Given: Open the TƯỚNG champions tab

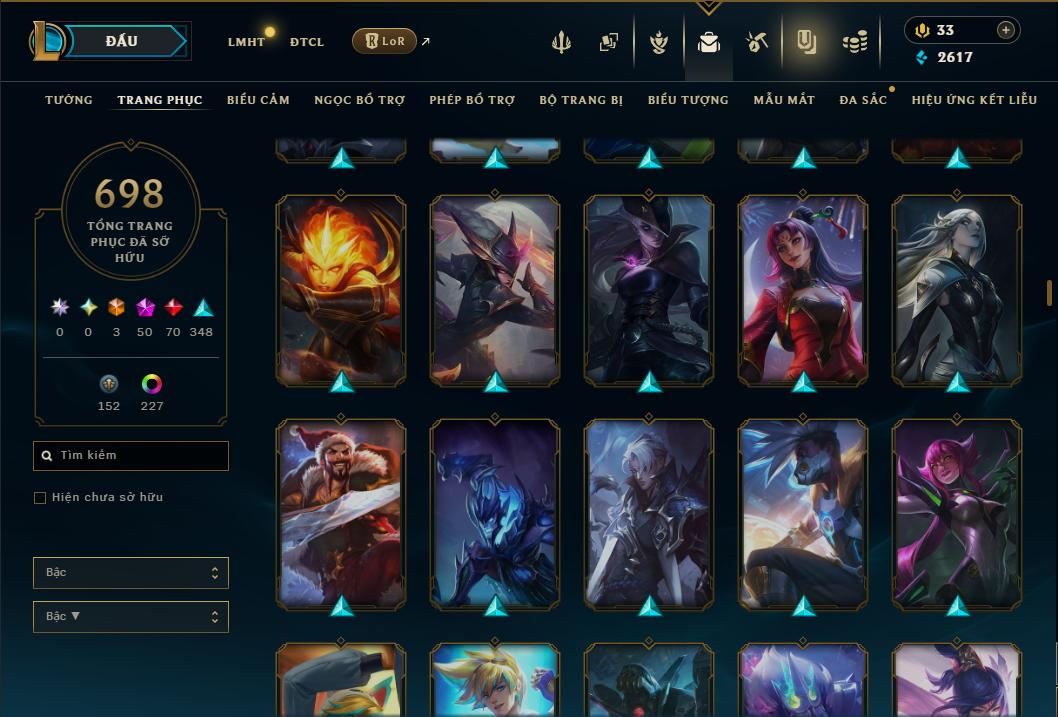Looking at the screenshot, I should (69, 100).
